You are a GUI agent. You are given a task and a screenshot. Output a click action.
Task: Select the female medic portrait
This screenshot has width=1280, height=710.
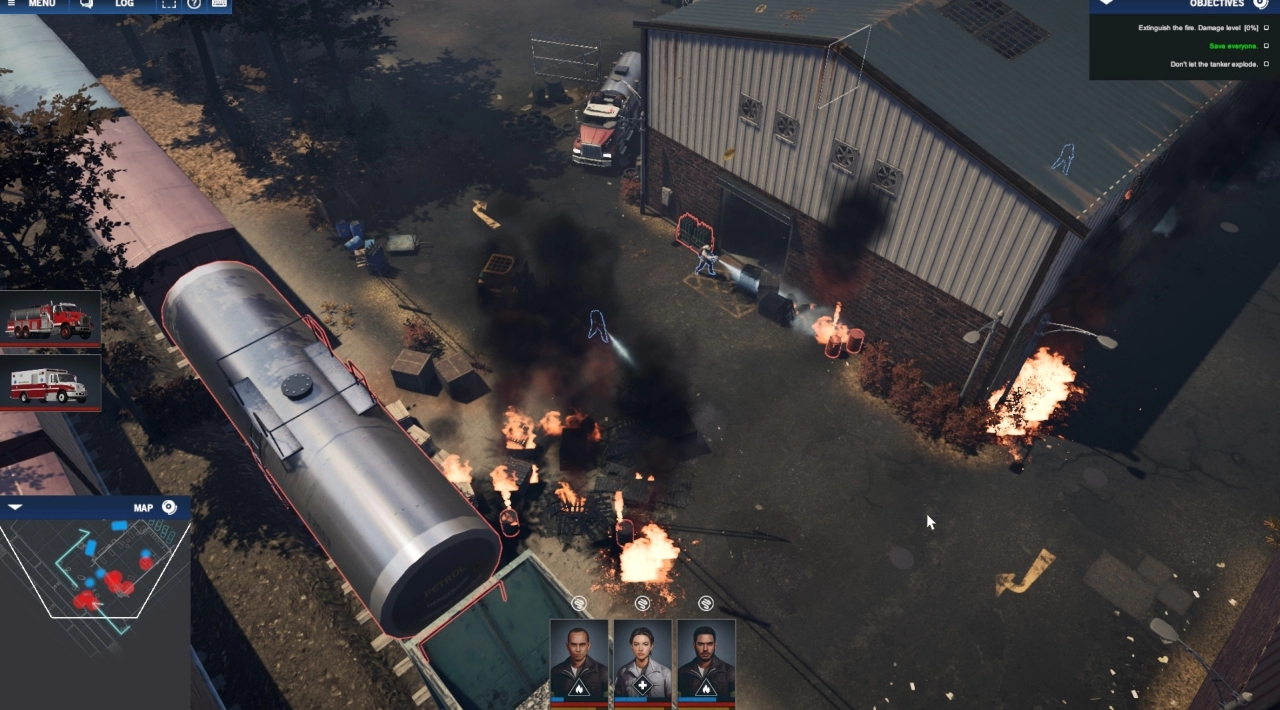pos(642,661)
